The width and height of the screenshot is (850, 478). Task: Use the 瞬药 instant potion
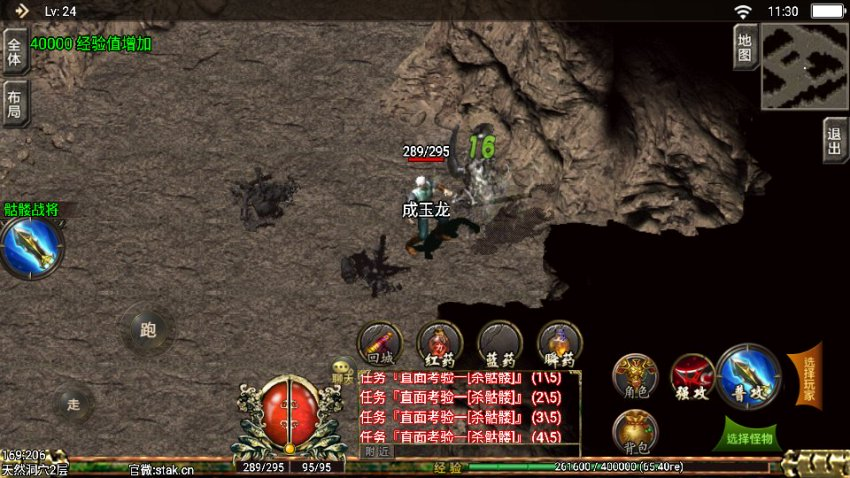click(x=560, y=343)
